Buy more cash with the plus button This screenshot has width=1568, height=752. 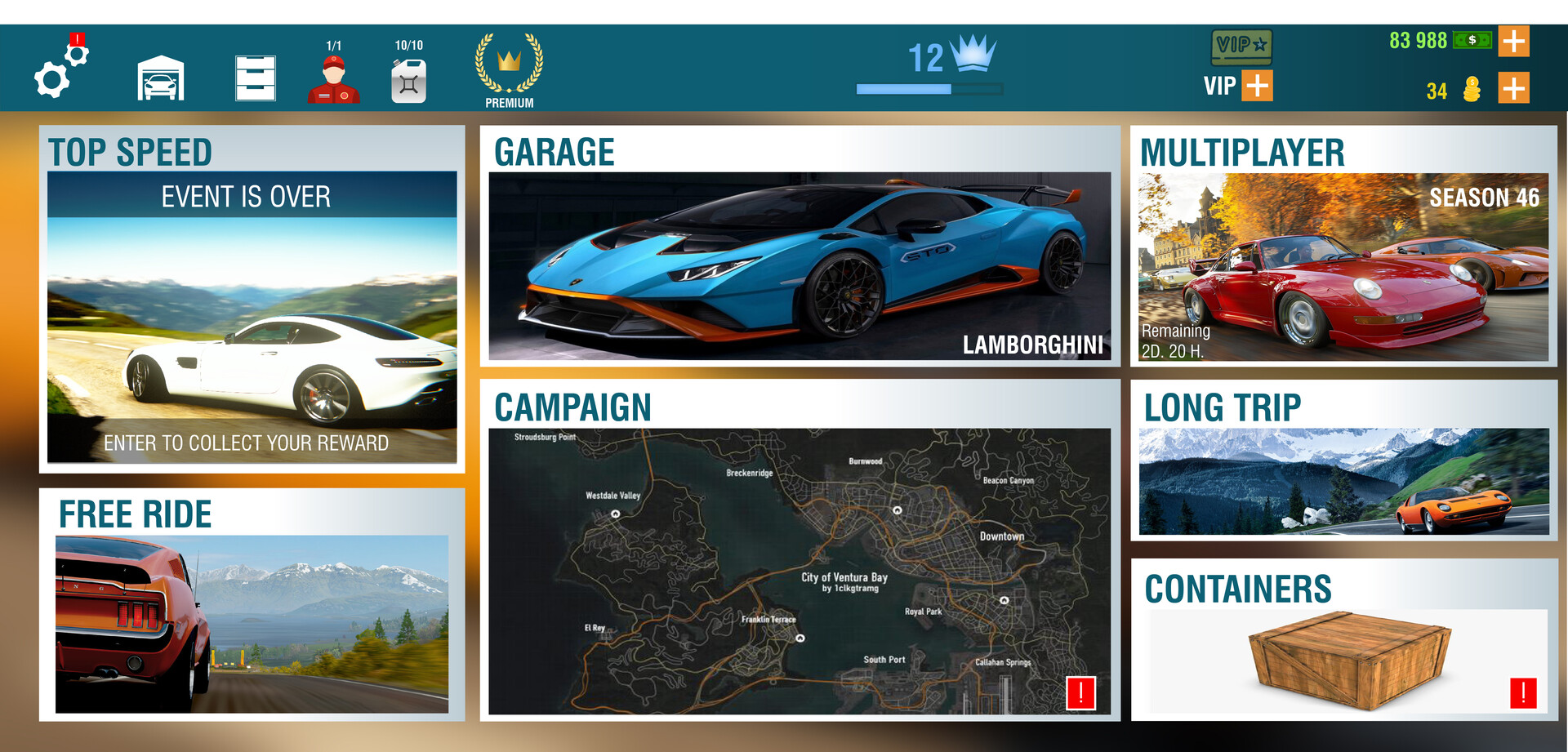coord(1514,41)
